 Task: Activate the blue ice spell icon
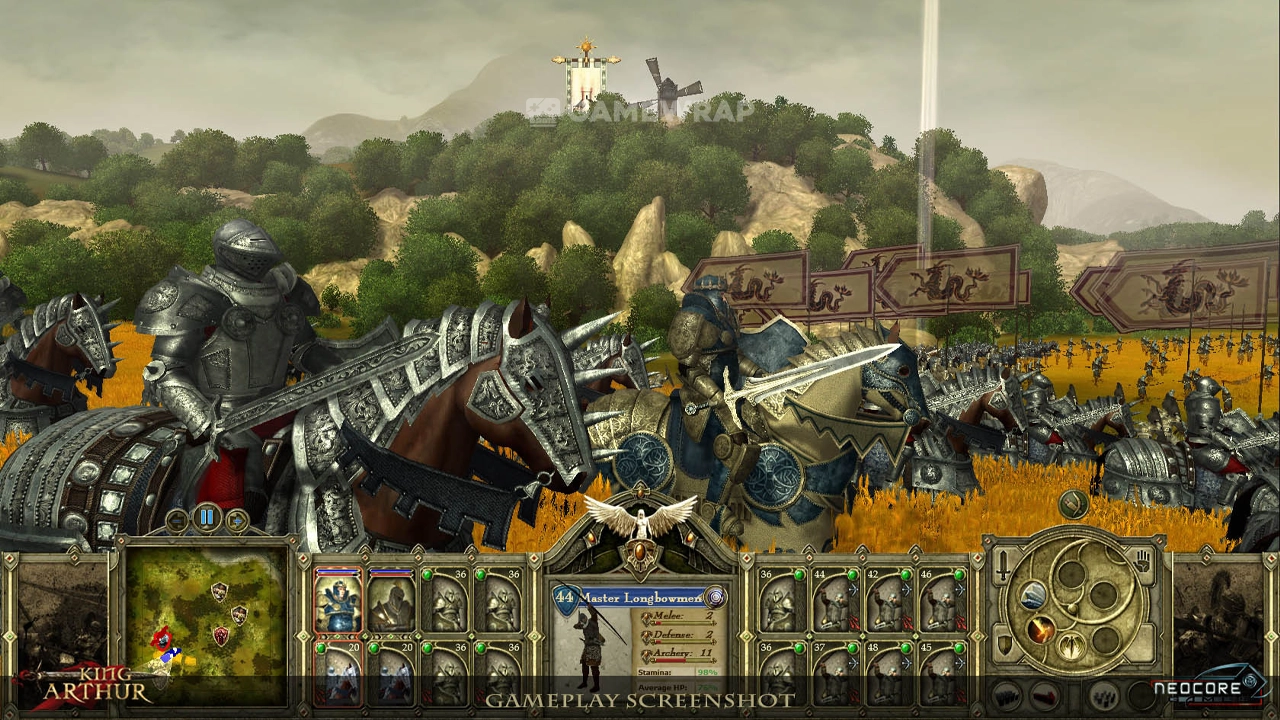tap(1033, 596)
